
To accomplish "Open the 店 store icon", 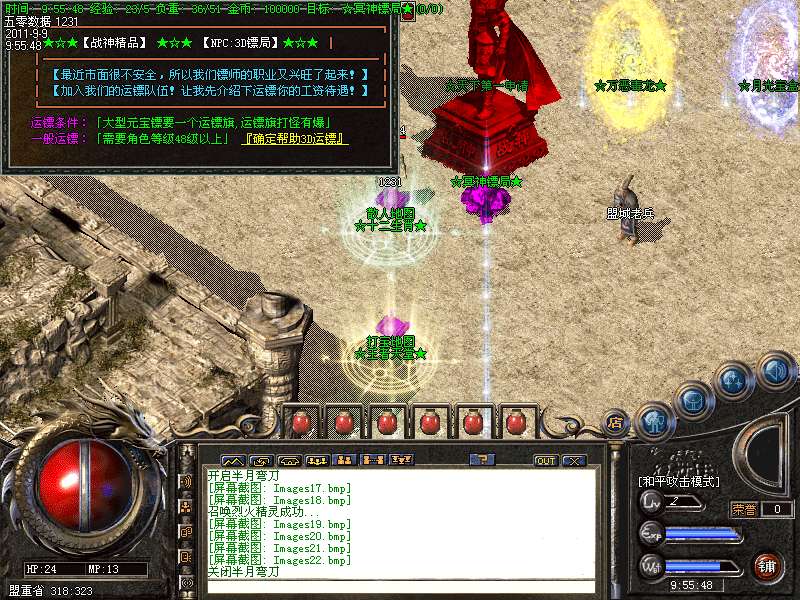I will pyautogui.click(x=615, y=421).
